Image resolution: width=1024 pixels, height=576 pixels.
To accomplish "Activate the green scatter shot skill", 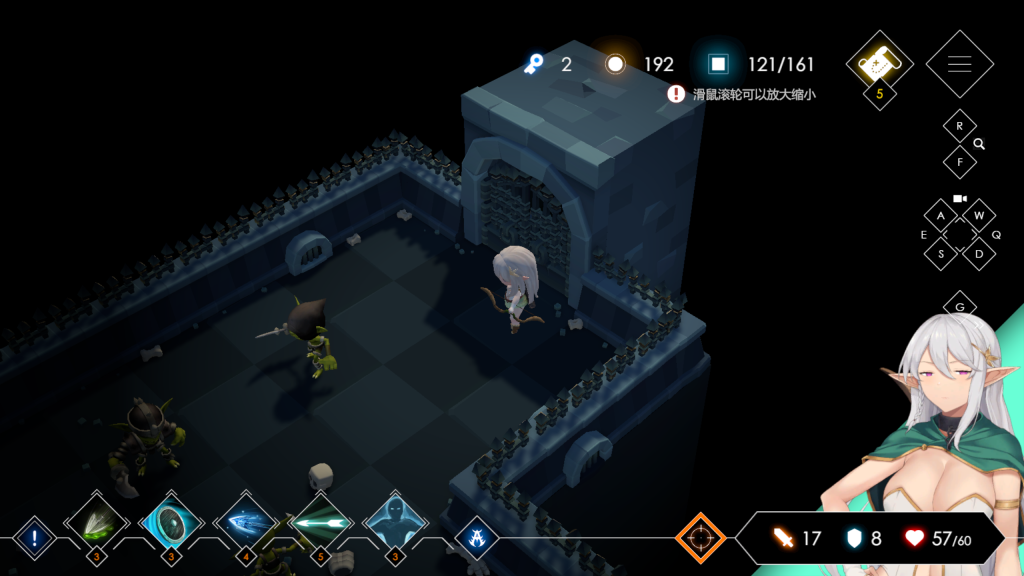I will point(97,522).
